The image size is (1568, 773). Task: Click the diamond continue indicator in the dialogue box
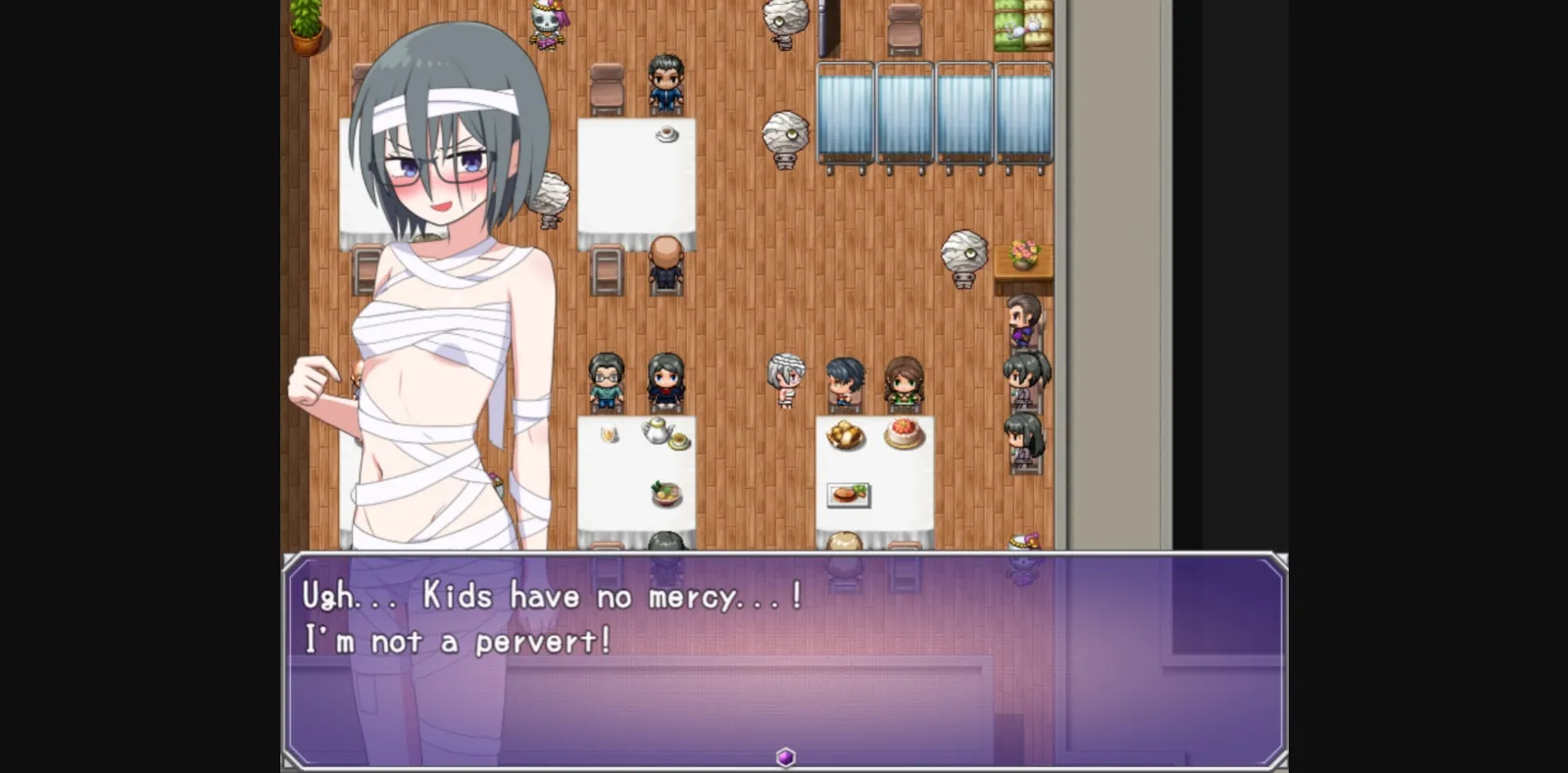pyautogui.click(x=784, y=754)
